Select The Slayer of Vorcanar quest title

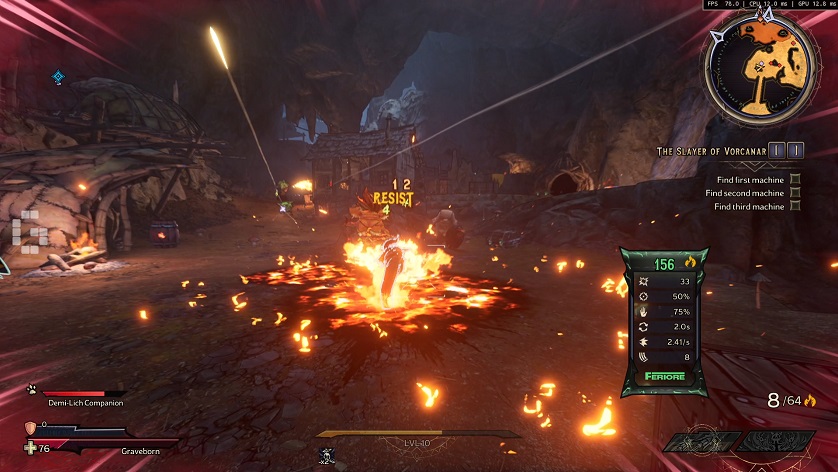tap(711, 151)
